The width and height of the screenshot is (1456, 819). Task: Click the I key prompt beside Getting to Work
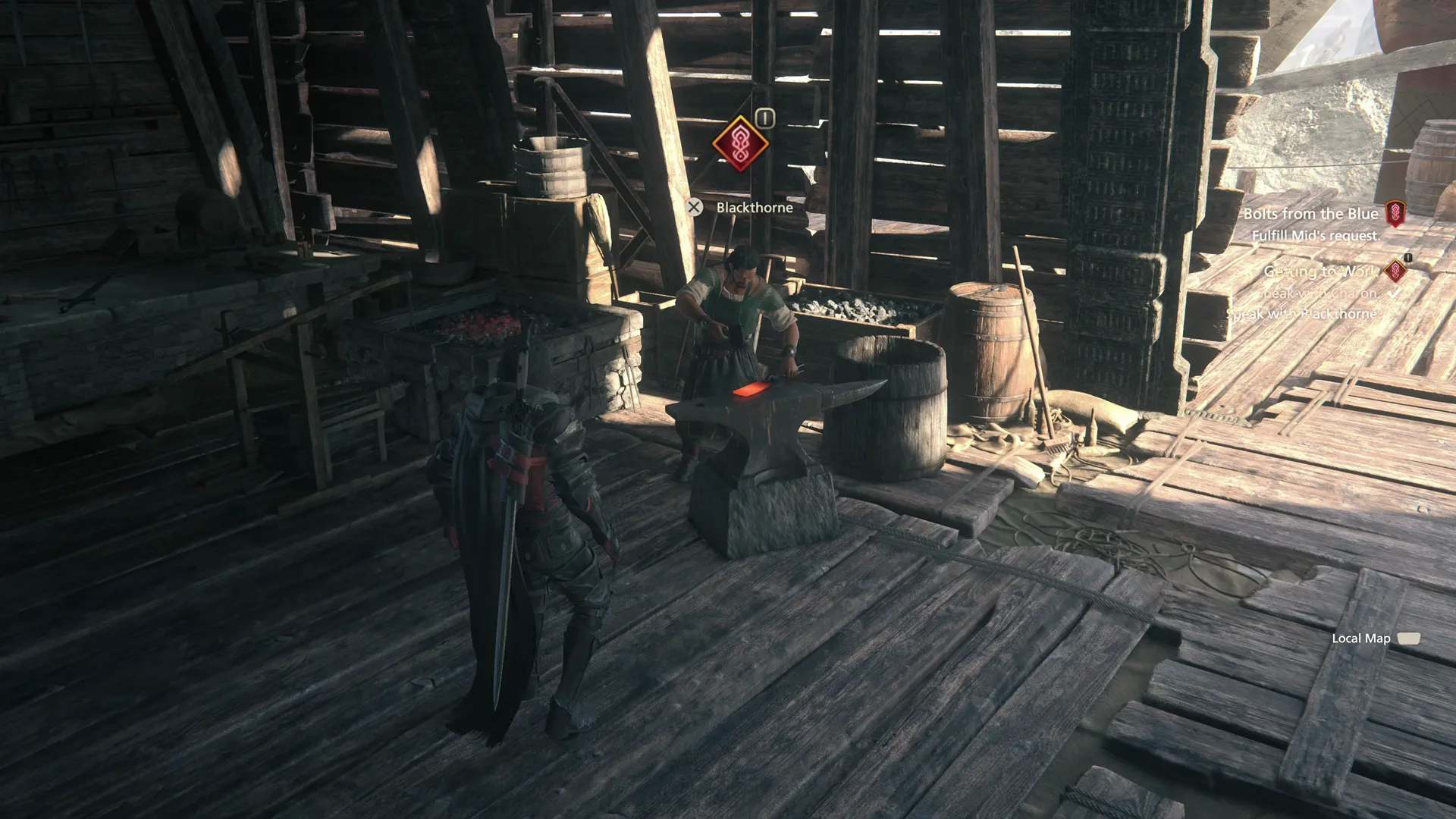pyautogui.click(x=1408, y=259)
